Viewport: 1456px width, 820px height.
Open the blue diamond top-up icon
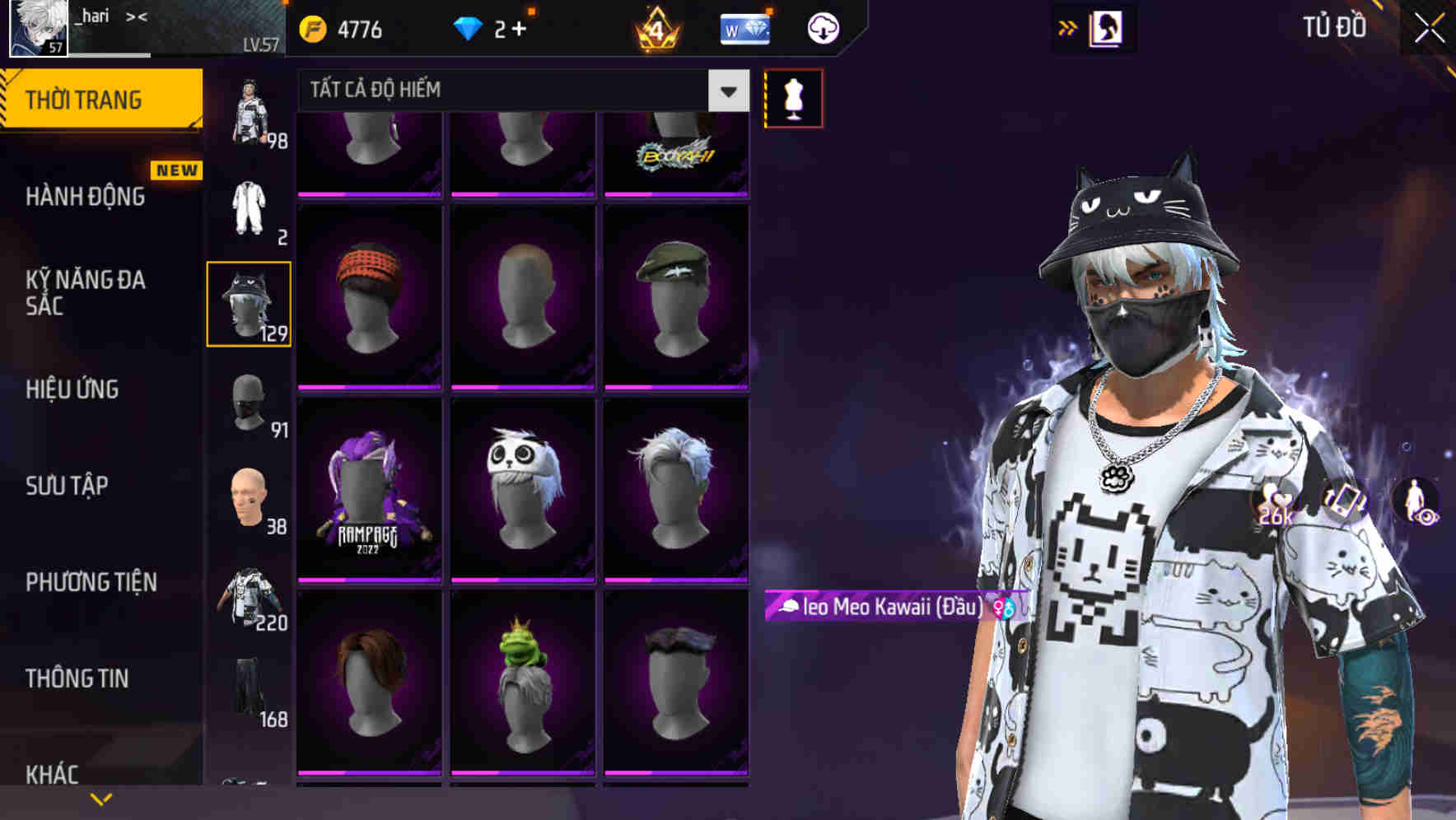tap(468, 27)
